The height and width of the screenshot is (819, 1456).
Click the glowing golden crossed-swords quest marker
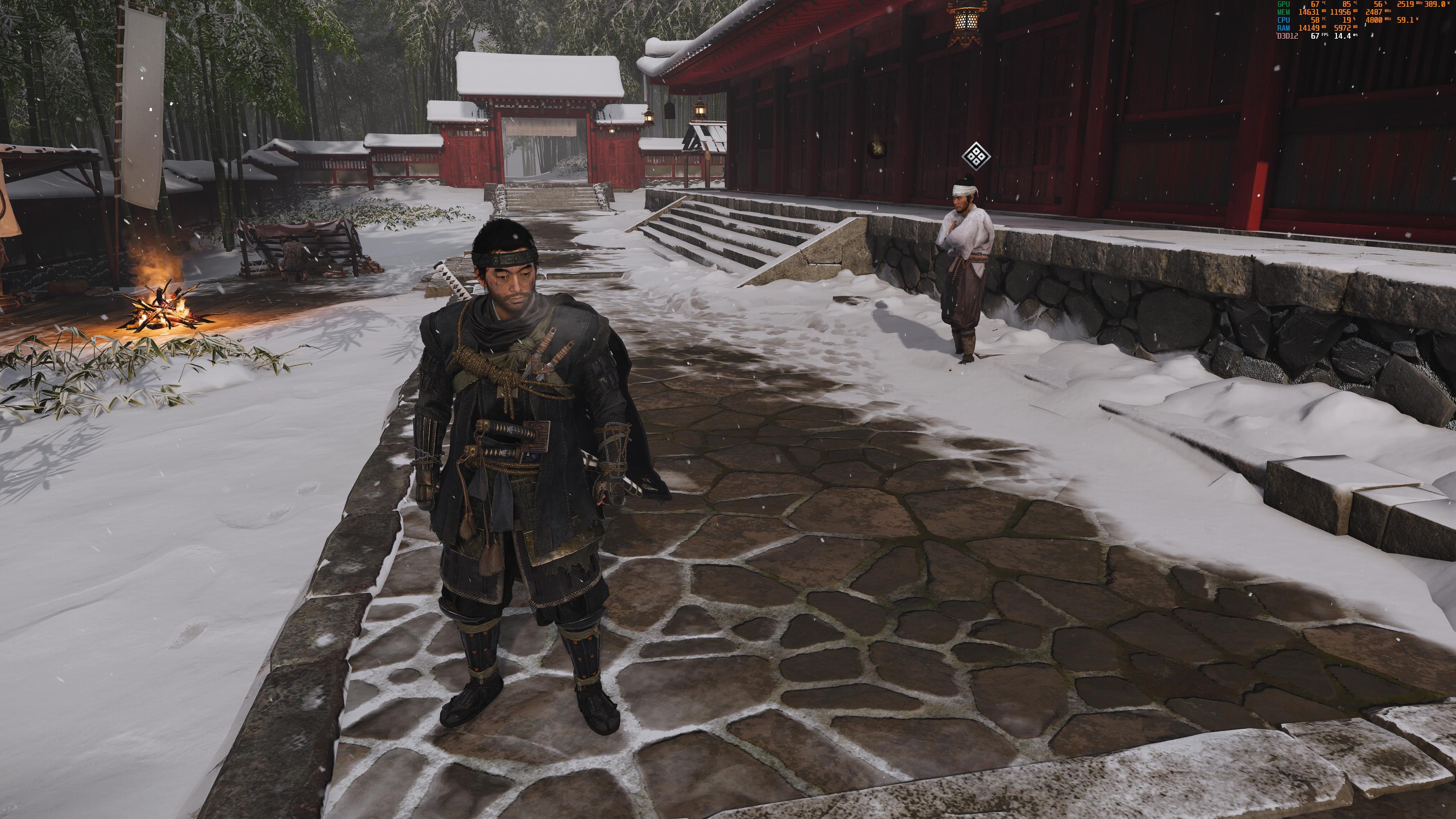(877, 148)
